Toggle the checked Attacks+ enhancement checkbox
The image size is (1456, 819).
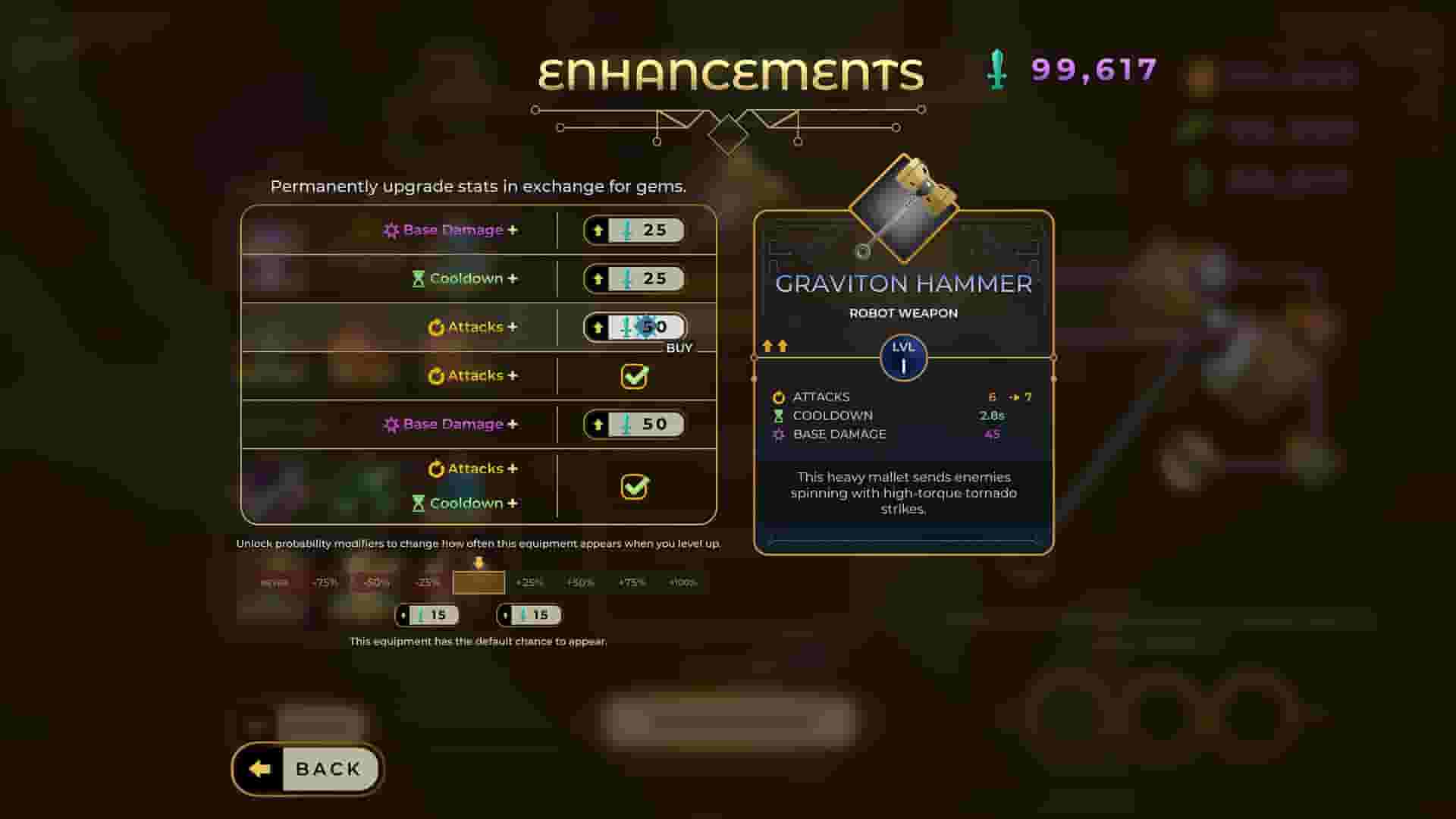(635, 375)
